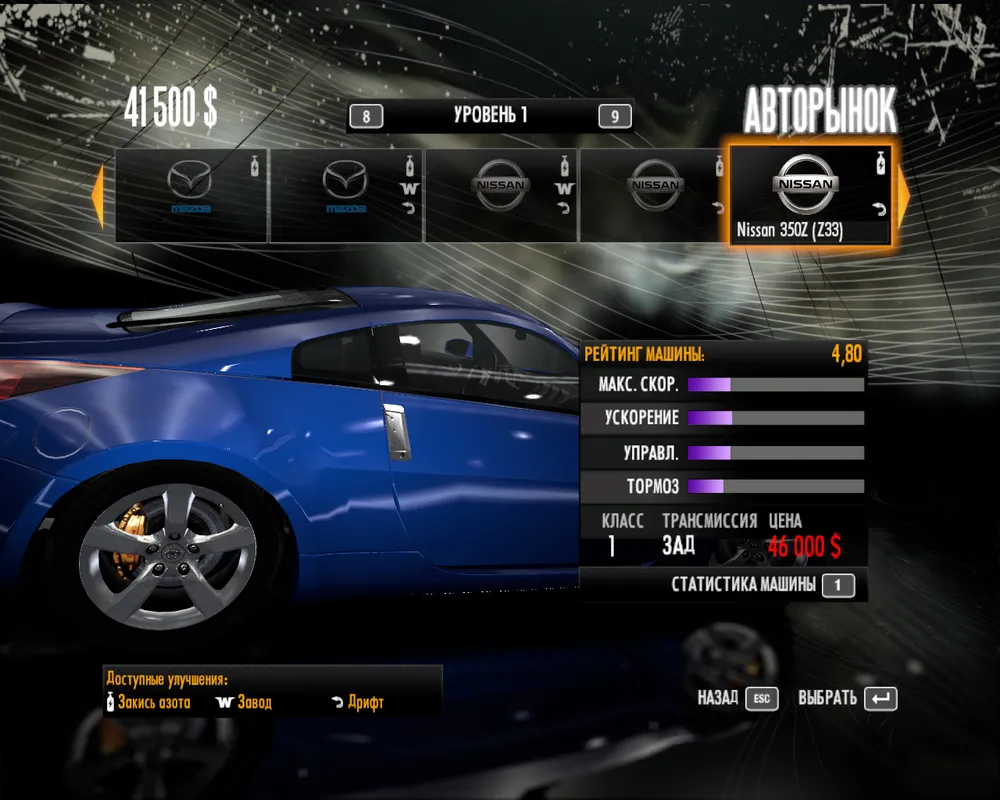
Task: Choose the Mazda tile with only a nitrous icon
Action: pyautogui.click(x=191, y=195)
